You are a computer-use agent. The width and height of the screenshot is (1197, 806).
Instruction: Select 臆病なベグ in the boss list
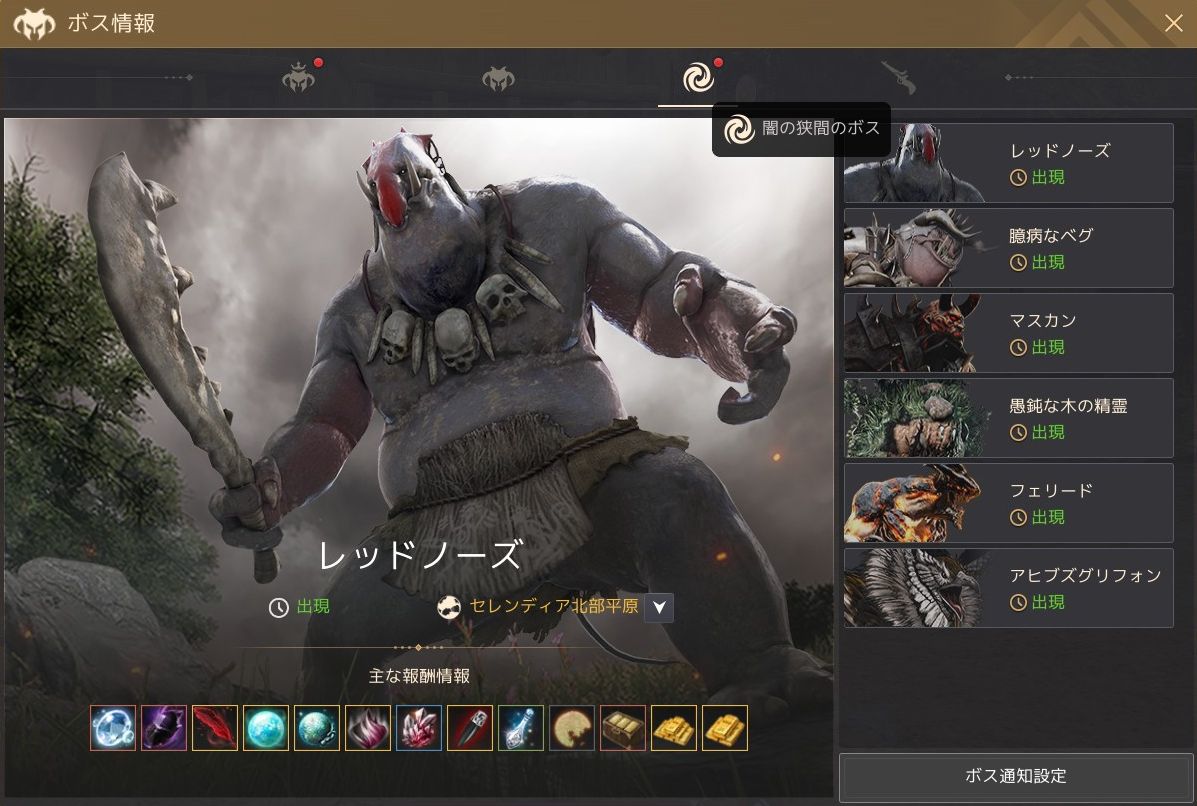1008,248
